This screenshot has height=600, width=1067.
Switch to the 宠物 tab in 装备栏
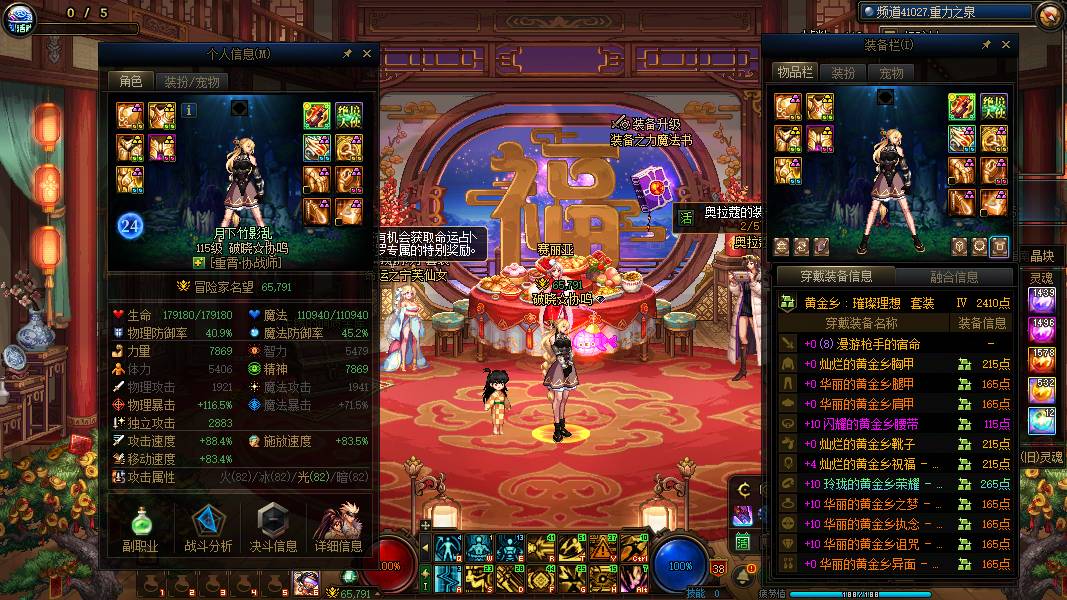(x=891, y=73)
